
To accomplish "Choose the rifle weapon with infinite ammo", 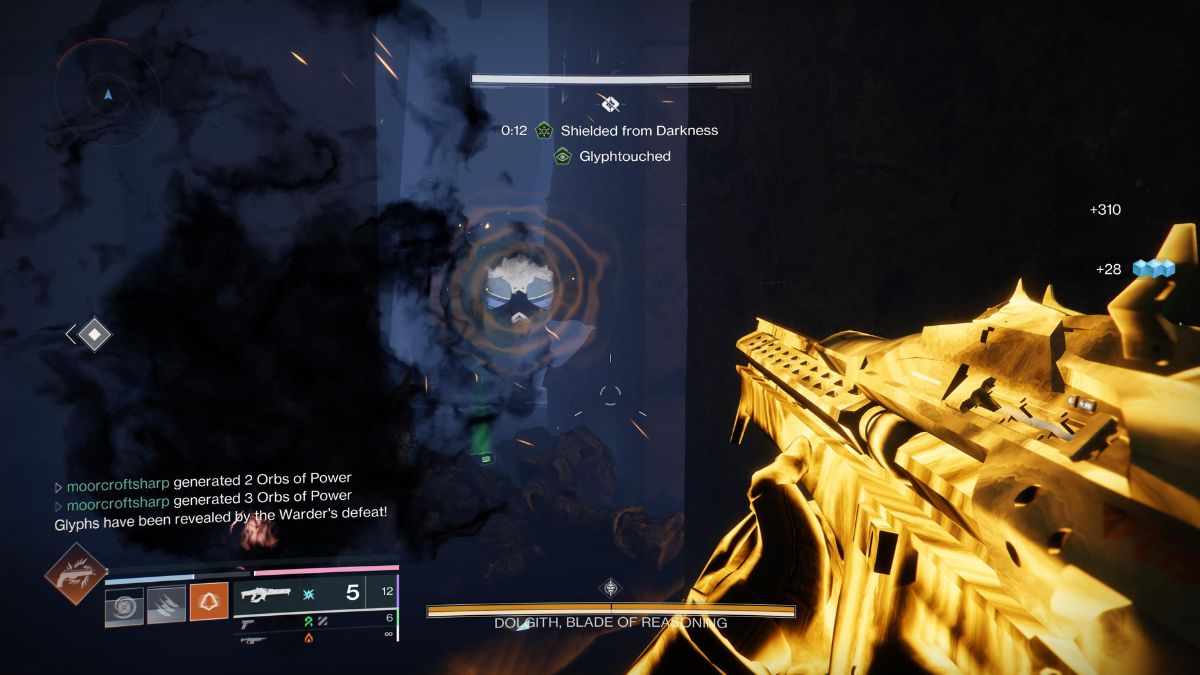I will coord(252,638).
